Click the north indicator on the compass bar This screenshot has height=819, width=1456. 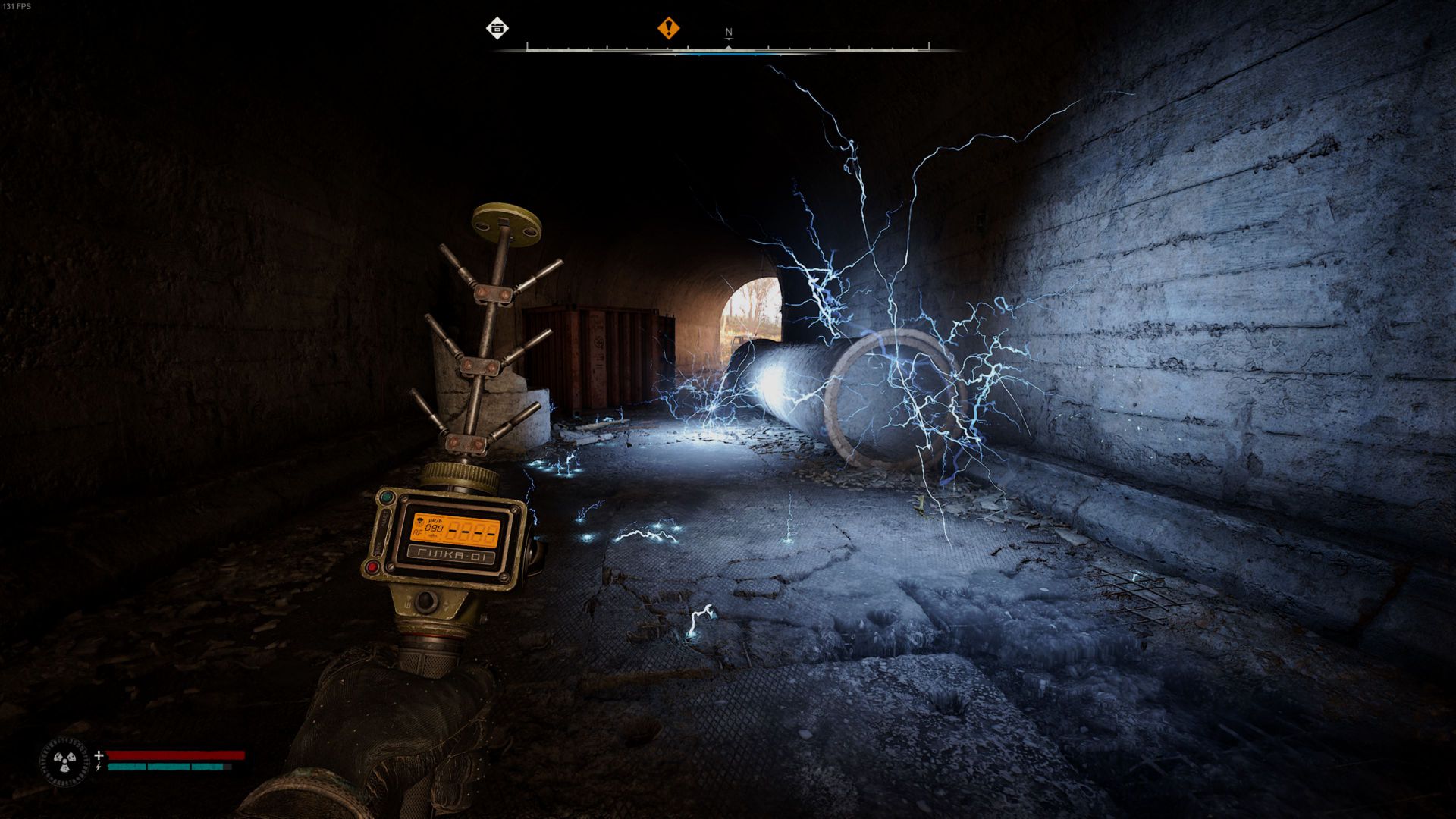pos(729,33)
